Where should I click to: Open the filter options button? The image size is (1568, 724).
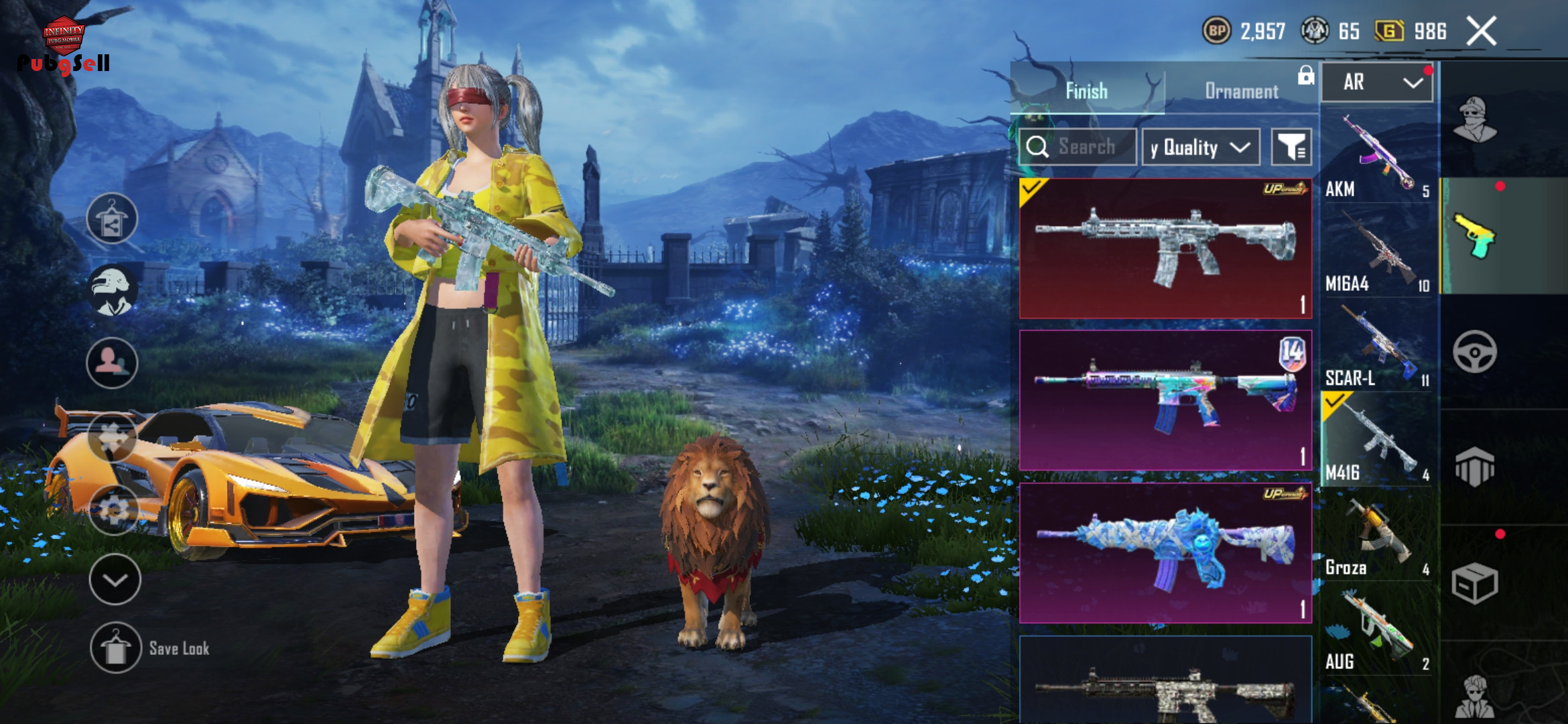coord(1291,147)
